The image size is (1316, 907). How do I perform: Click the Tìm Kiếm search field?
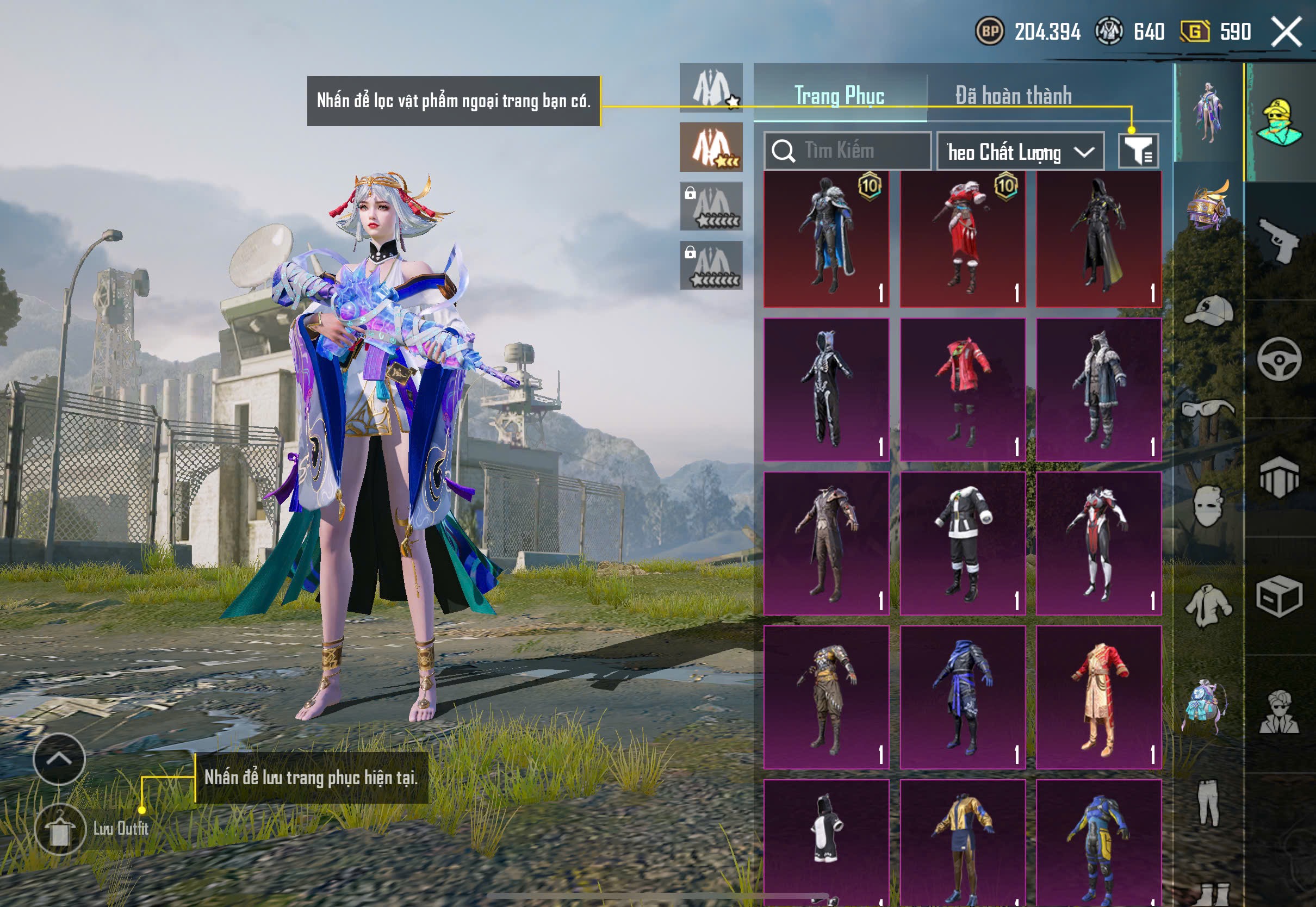coord(848,151)
